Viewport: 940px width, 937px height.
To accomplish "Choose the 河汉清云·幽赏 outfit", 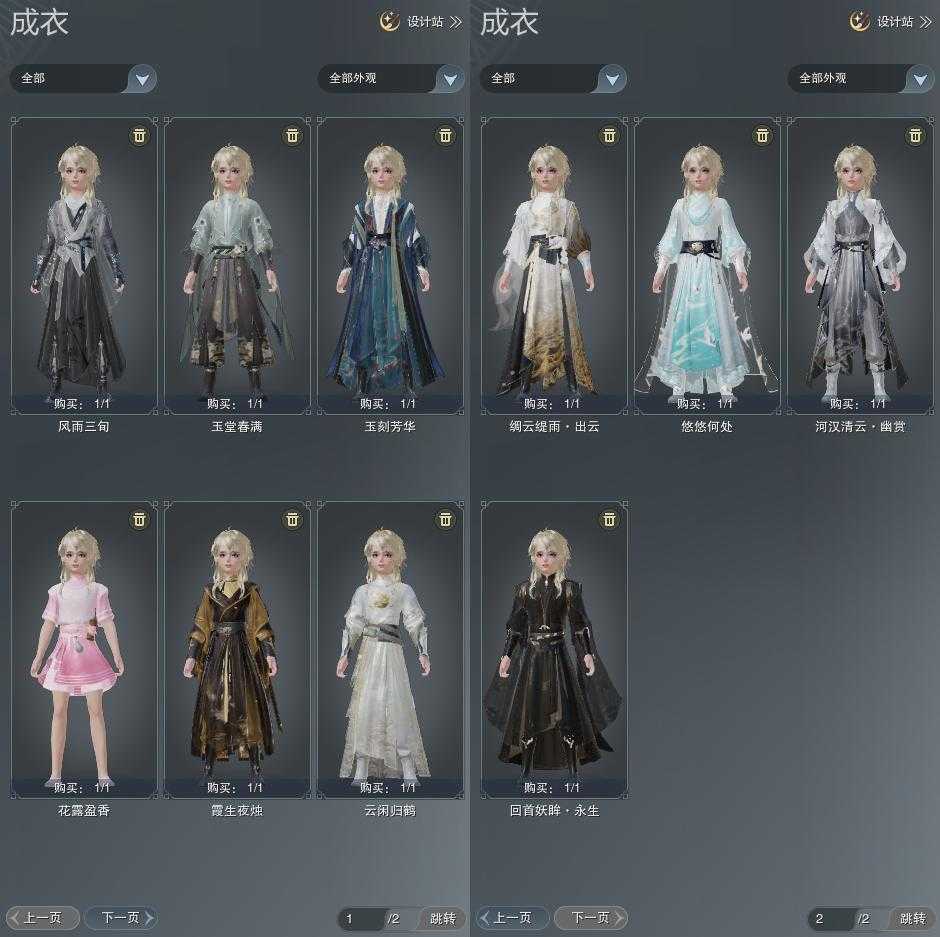I will 860,265.
